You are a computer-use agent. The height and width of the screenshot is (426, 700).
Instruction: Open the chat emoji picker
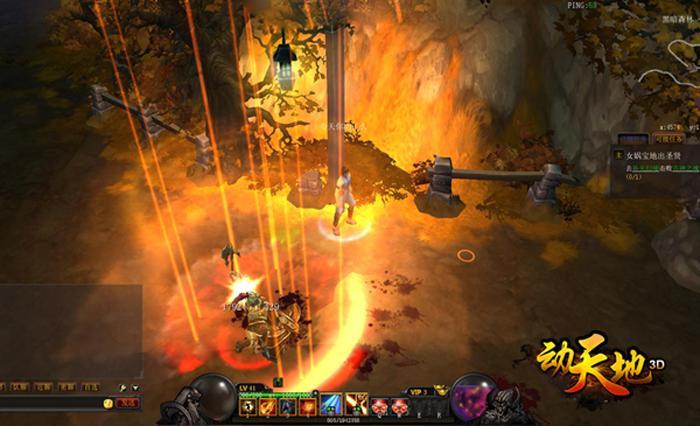[x=107, y=403]
